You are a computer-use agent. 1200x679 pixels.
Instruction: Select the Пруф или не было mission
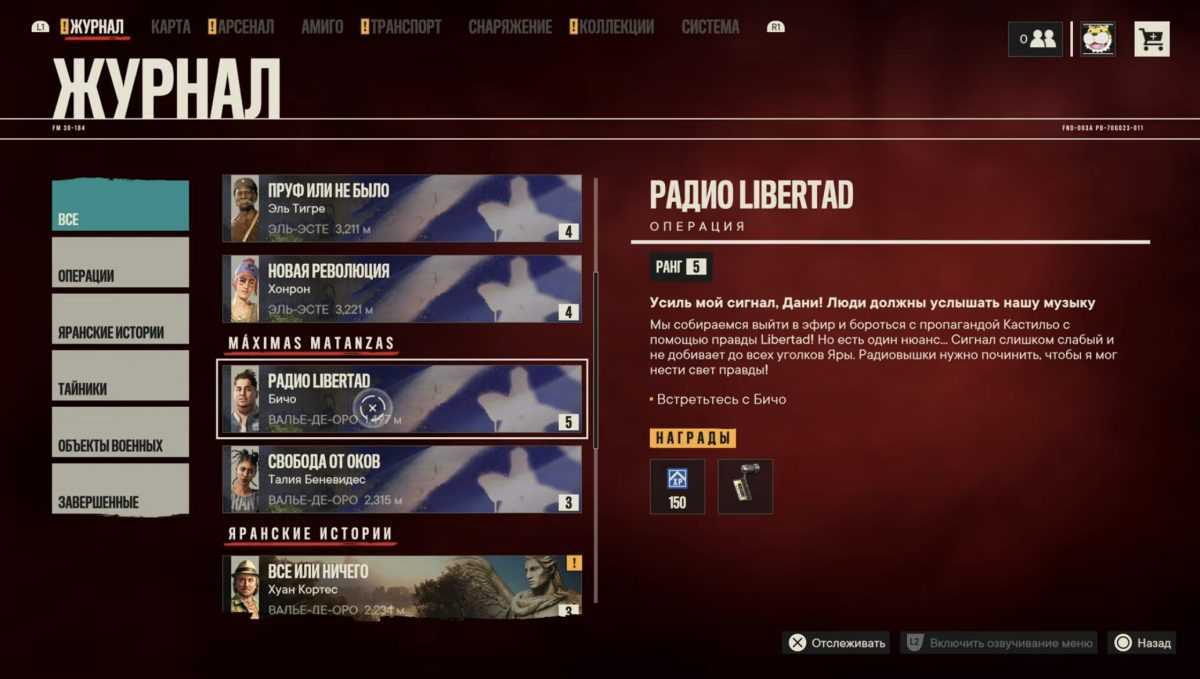(x=401, y=209)
